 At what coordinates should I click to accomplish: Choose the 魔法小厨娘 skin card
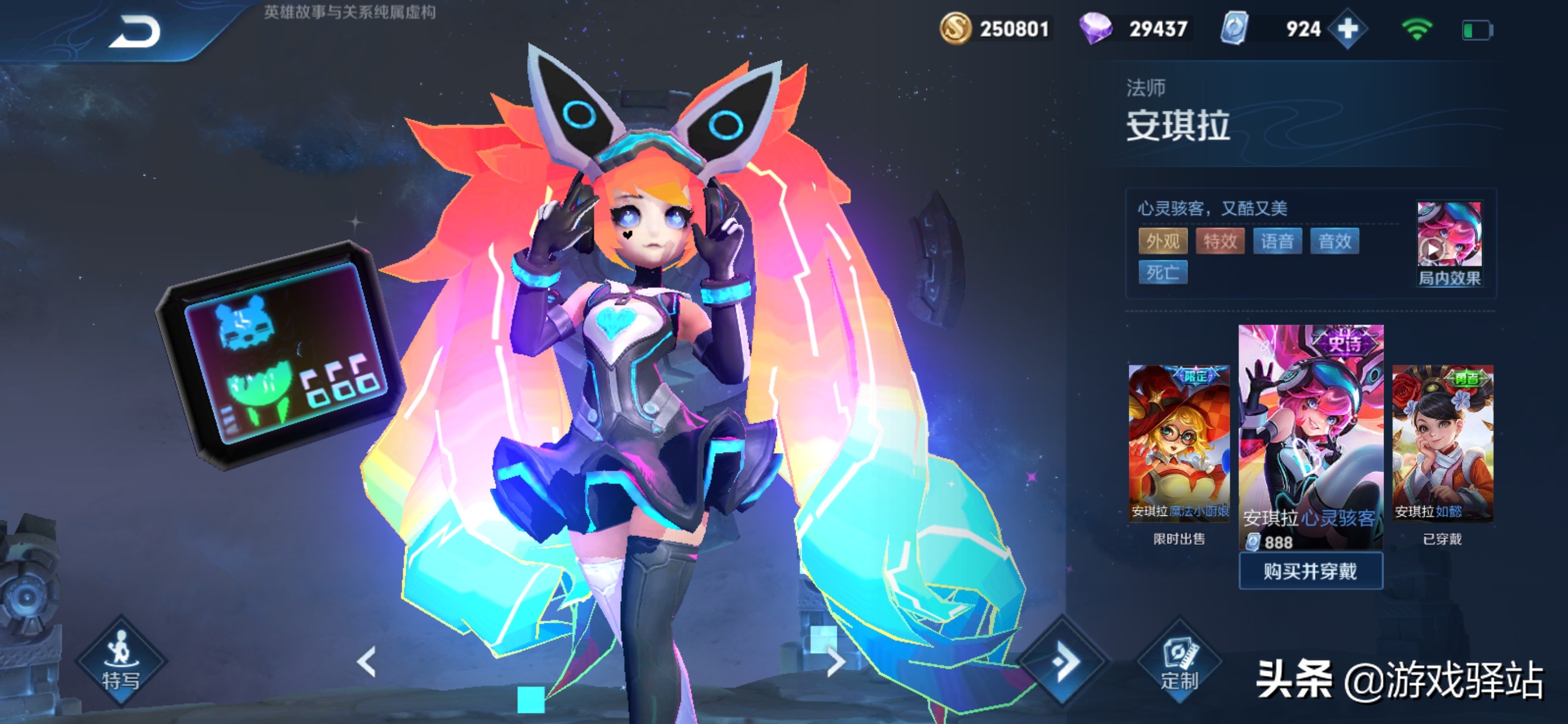[x=1179, y=442]
